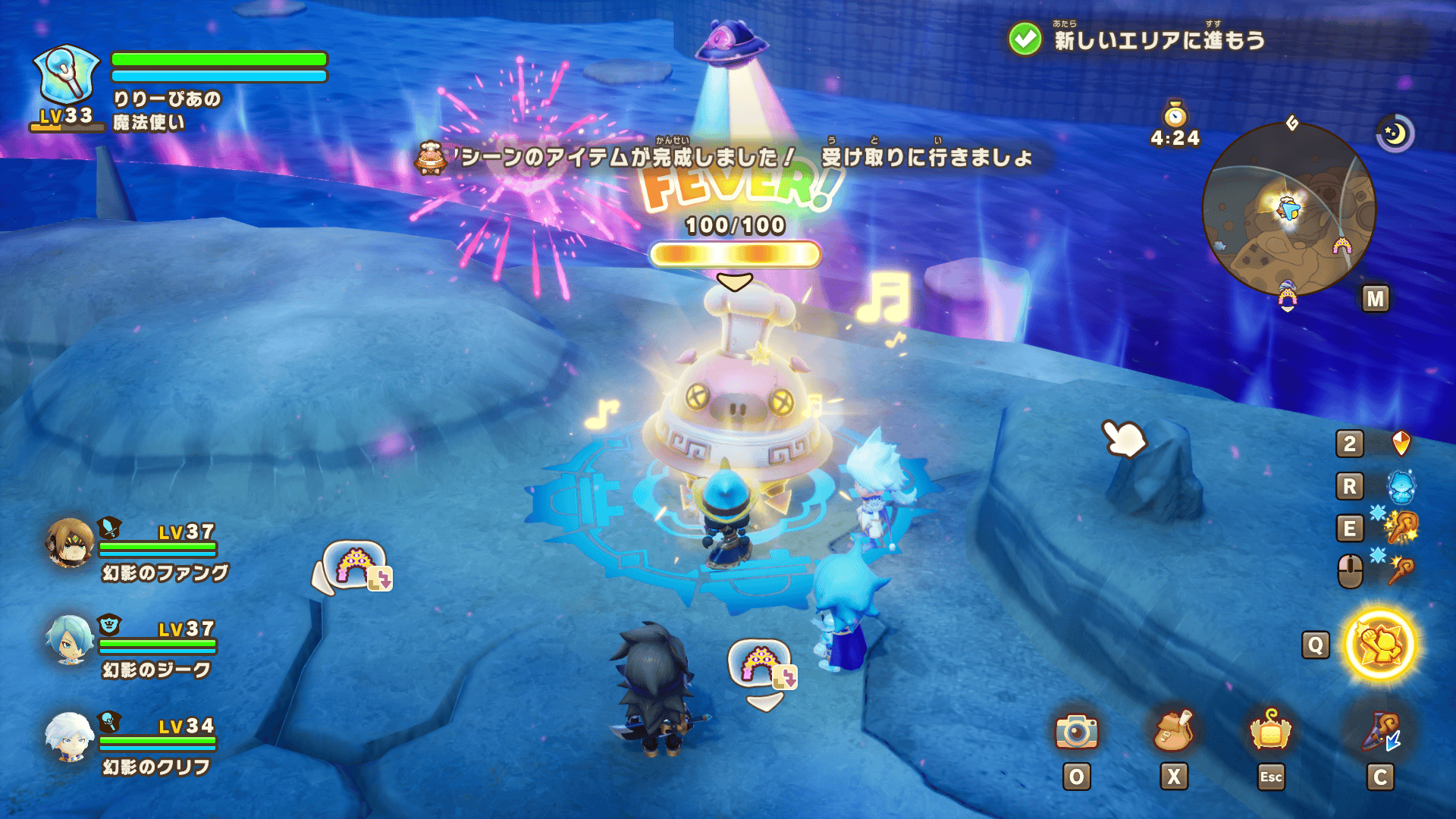
Task: Cast the sparkling staff charge spell
Action: pos(1401,528)
